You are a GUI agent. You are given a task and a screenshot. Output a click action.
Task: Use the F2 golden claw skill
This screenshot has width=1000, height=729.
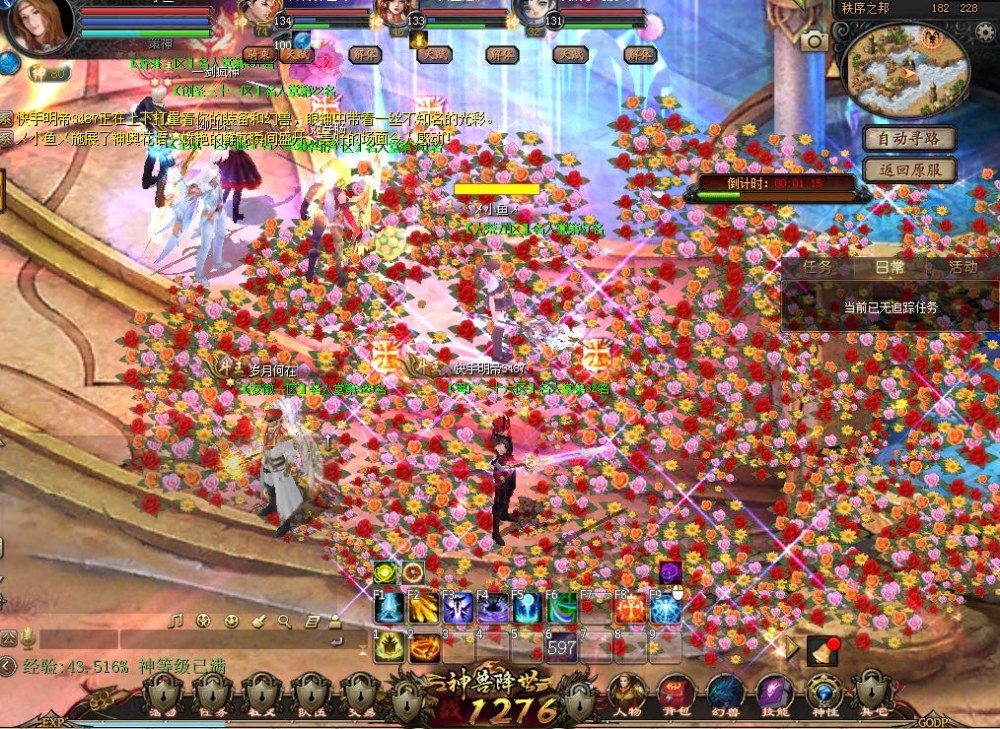[423, 609]
